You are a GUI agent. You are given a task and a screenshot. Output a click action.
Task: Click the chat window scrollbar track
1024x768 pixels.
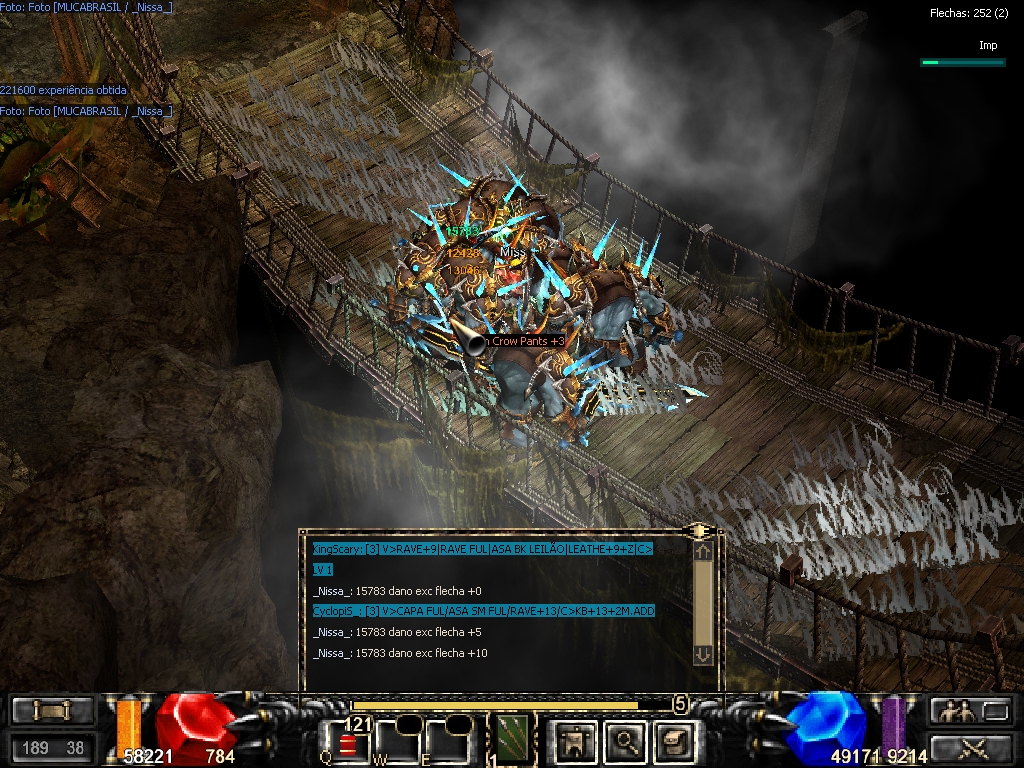pyautogui.click(x=703, y=600)
